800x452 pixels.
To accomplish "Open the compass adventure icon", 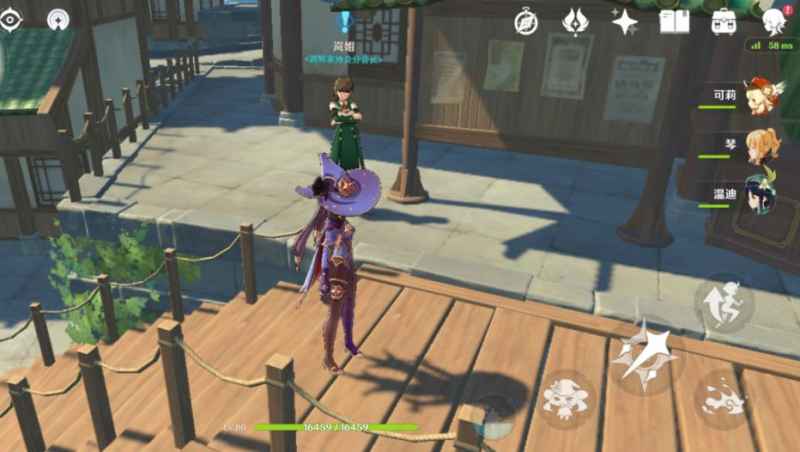I will click(526, 21).
